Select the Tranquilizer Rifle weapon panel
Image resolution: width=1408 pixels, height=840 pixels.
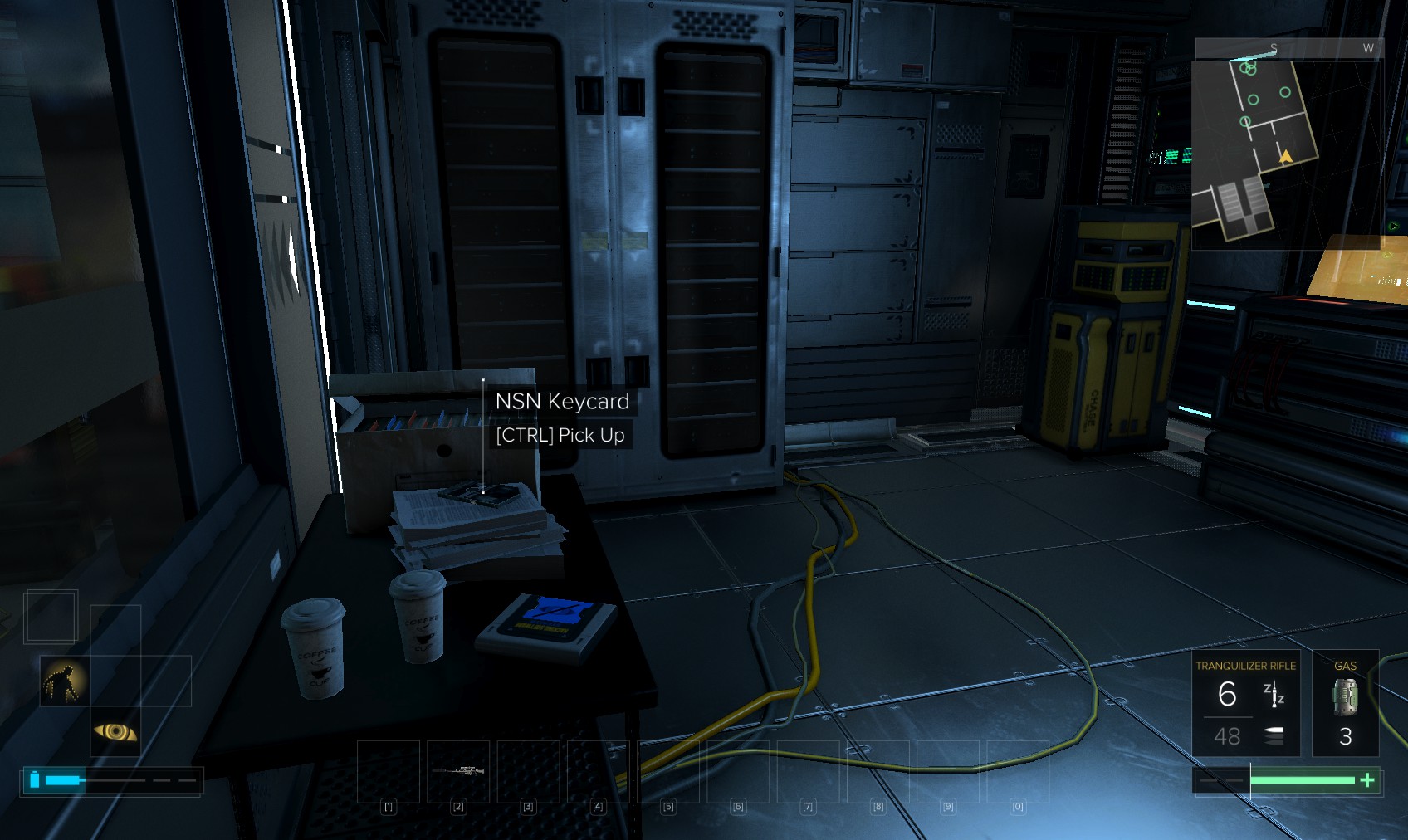pos(1245,703)
